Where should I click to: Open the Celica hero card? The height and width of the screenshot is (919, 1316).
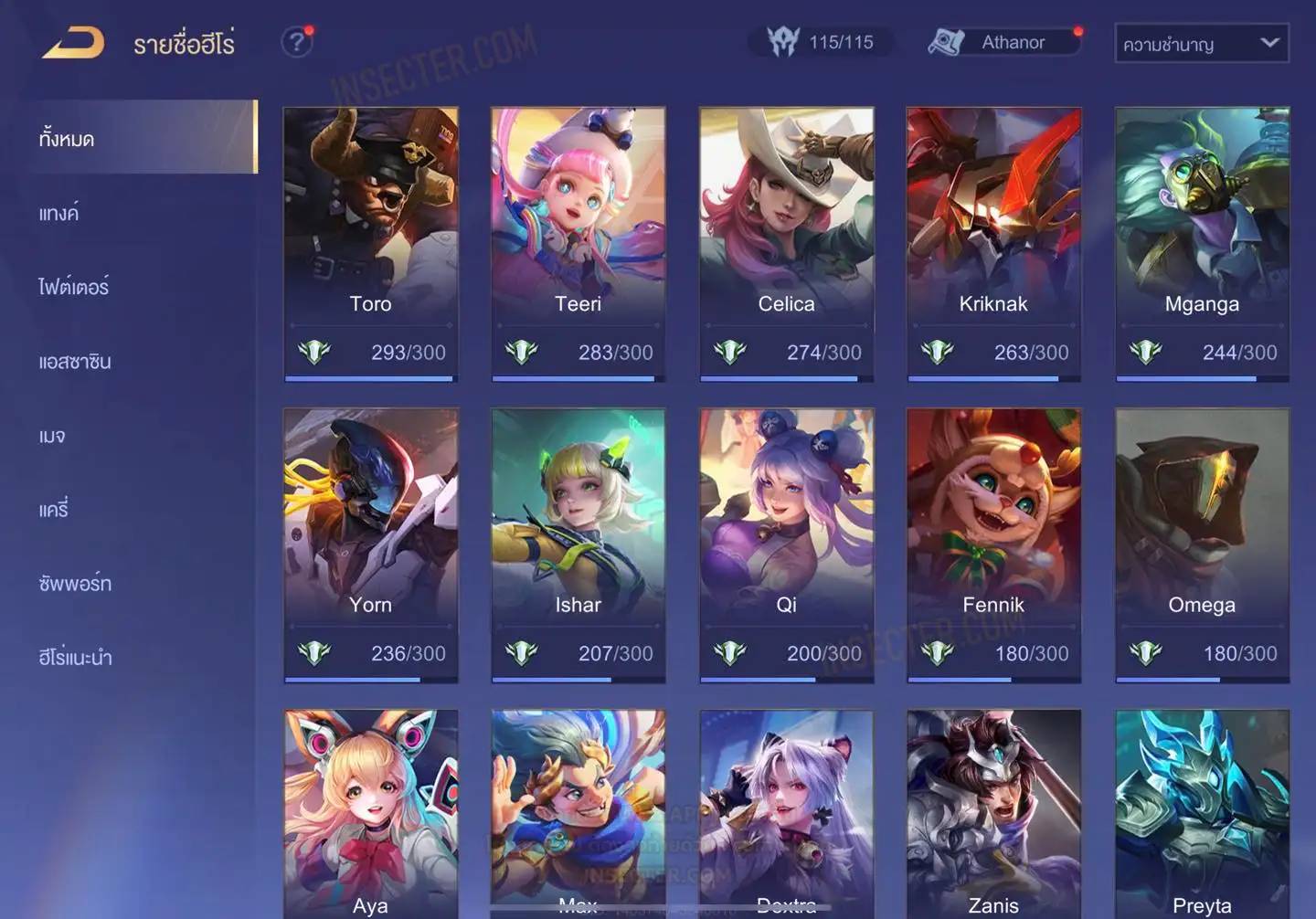(x=786, y=242)
